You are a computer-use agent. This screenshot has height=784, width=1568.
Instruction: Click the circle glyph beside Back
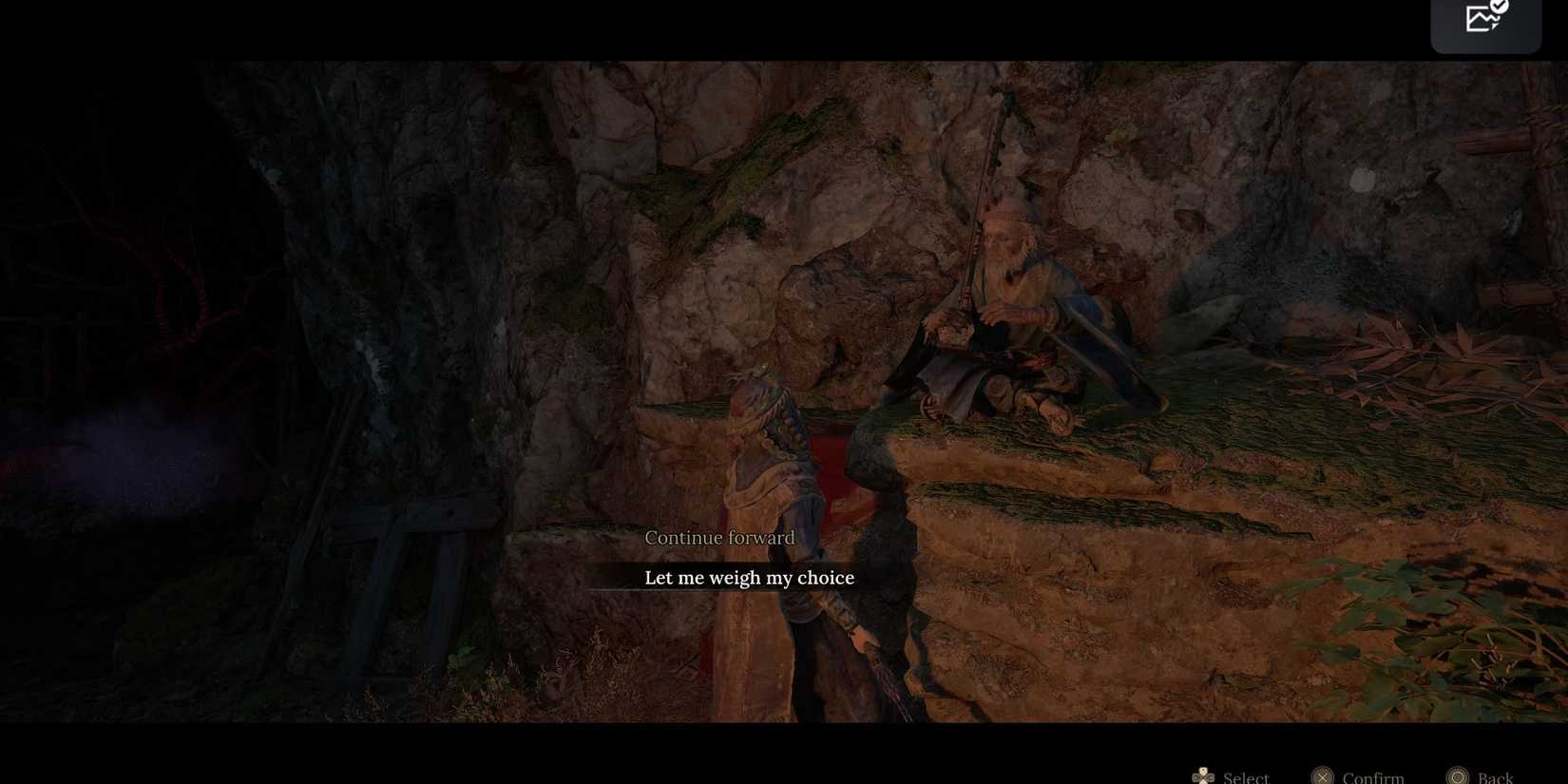pyautogui.click(x=1457, y=775)
